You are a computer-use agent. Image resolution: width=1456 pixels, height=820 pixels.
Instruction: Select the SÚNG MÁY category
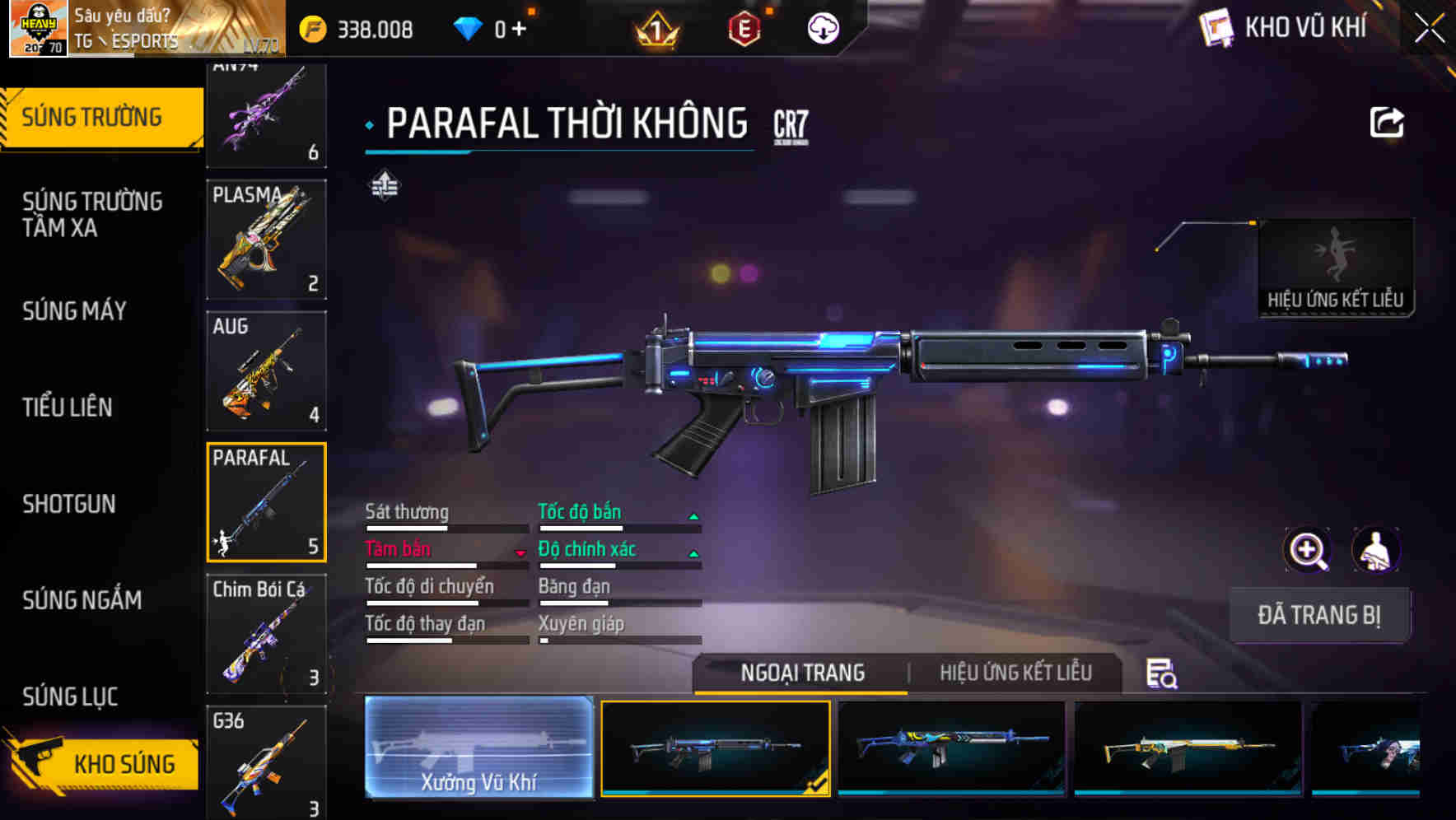74,311
